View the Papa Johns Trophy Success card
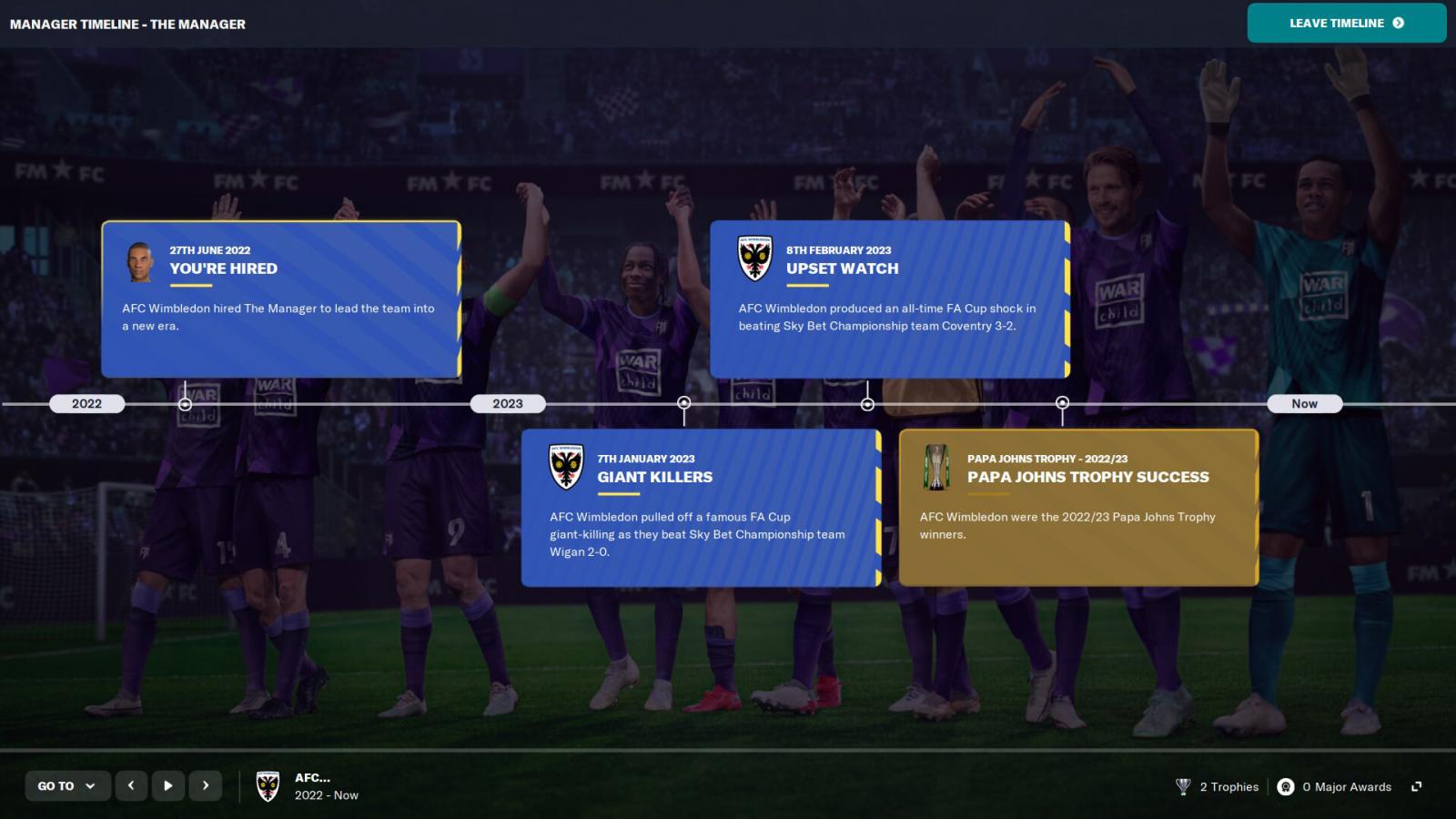This screenshot has width=1456, height=819. click(x=1077, y=507)
